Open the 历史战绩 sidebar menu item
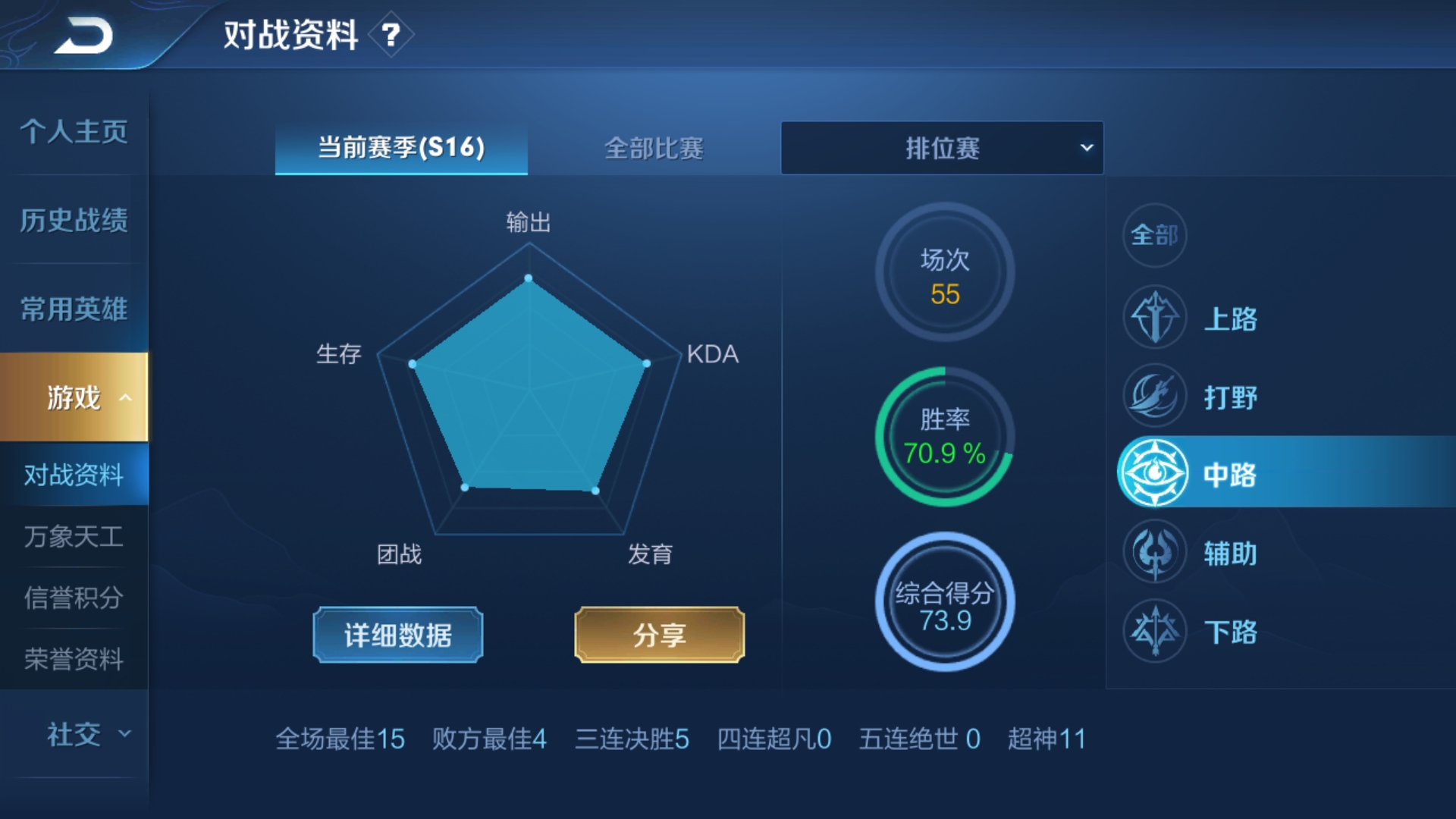Screen dimensions: 1456x819 click(x=74, y=219)
